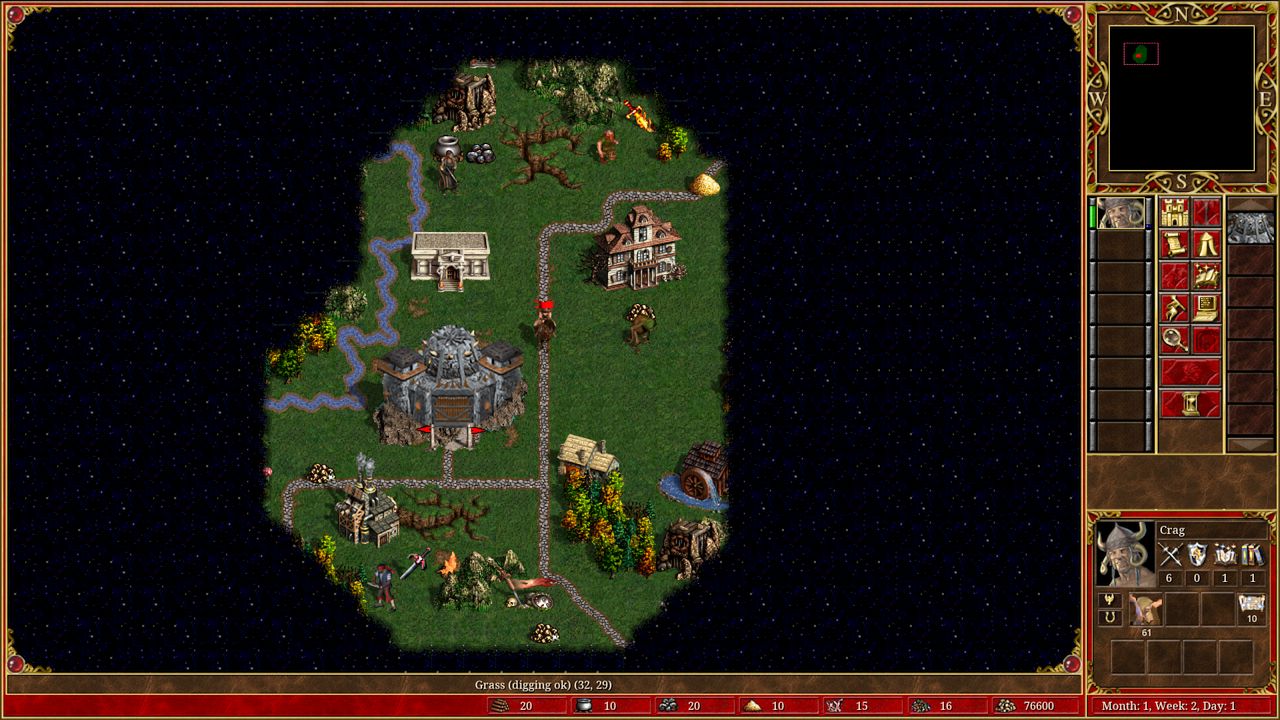Open system options via the computer icon
Image resolution: width=1280 pixels, height=720 pixels.
(x=1207, y=308)
